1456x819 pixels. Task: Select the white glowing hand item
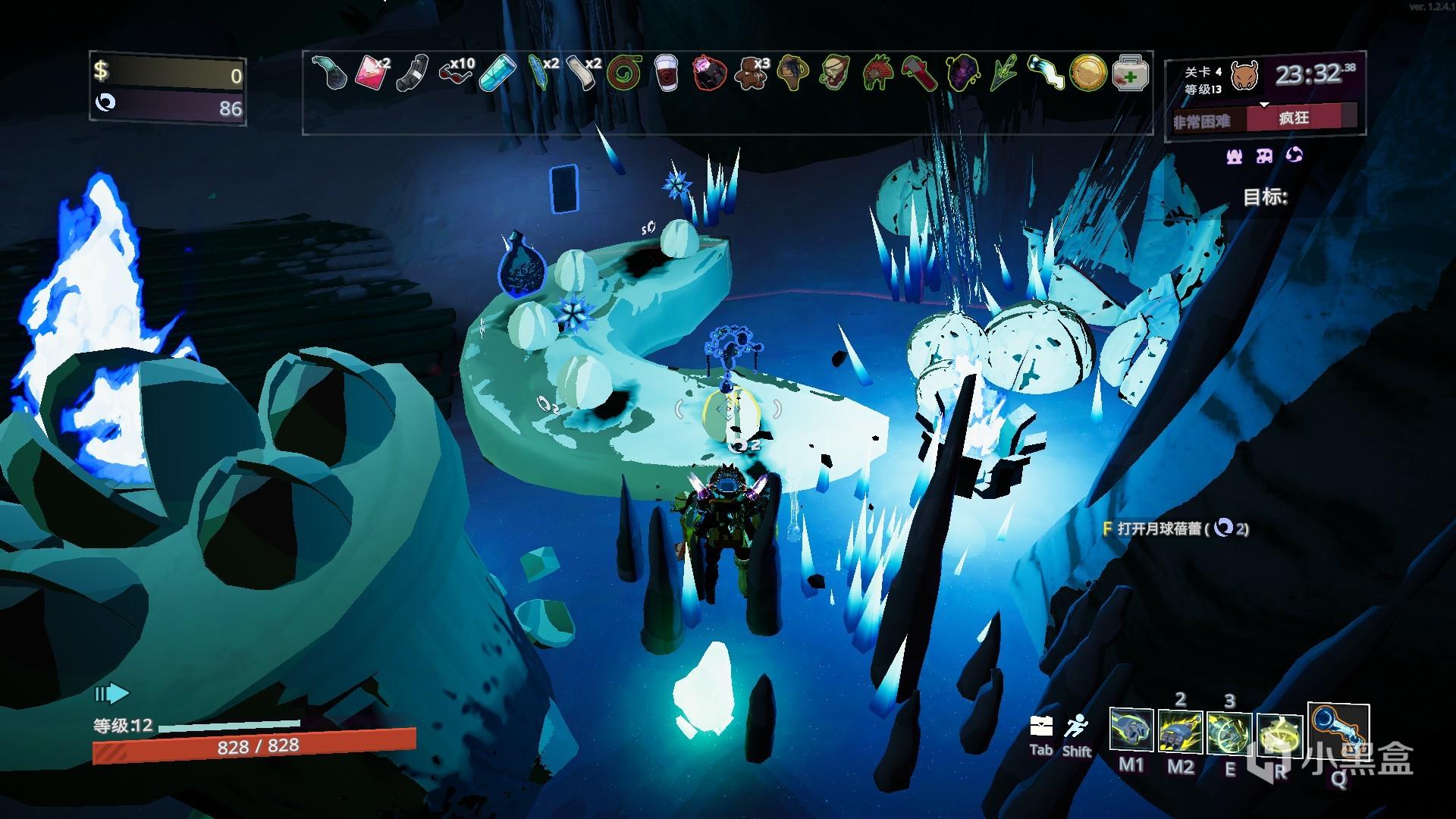(1045, 74)
